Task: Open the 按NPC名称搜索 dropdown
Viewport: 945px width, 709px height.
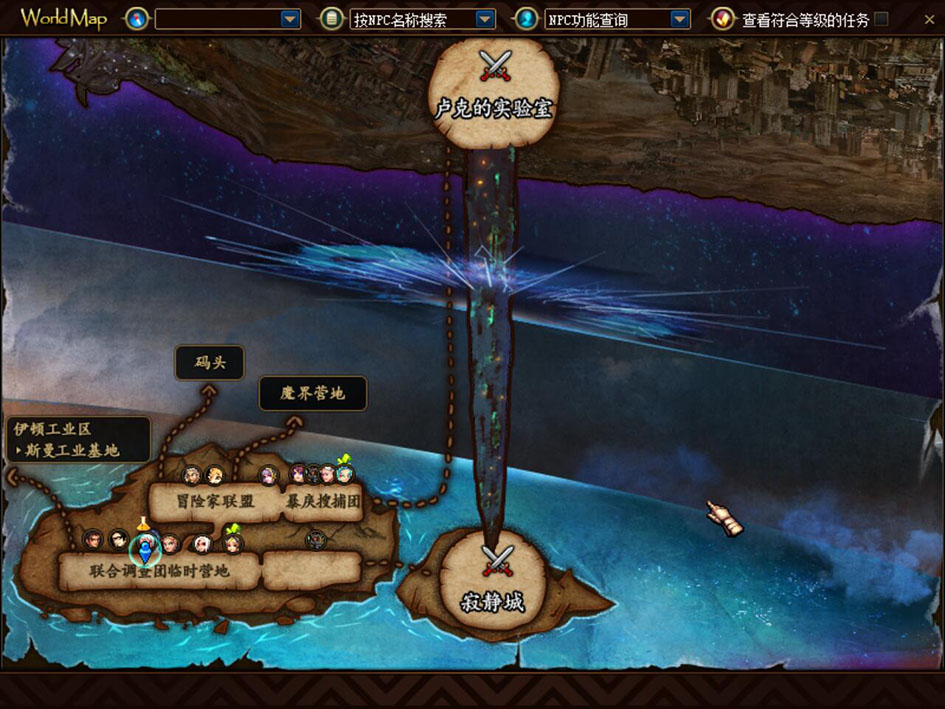Action: [485, 19]
